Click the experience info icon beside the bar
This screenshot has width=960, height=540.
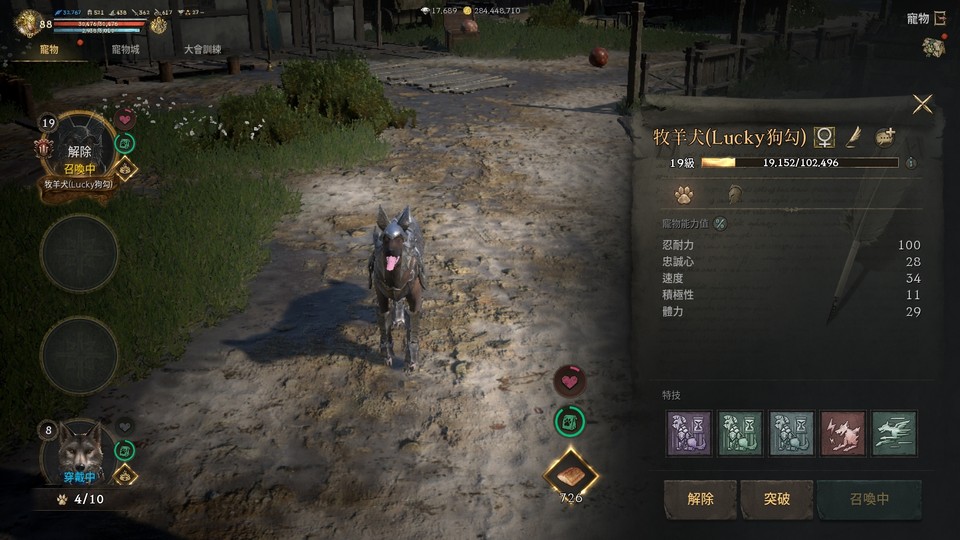click(911, 162)
